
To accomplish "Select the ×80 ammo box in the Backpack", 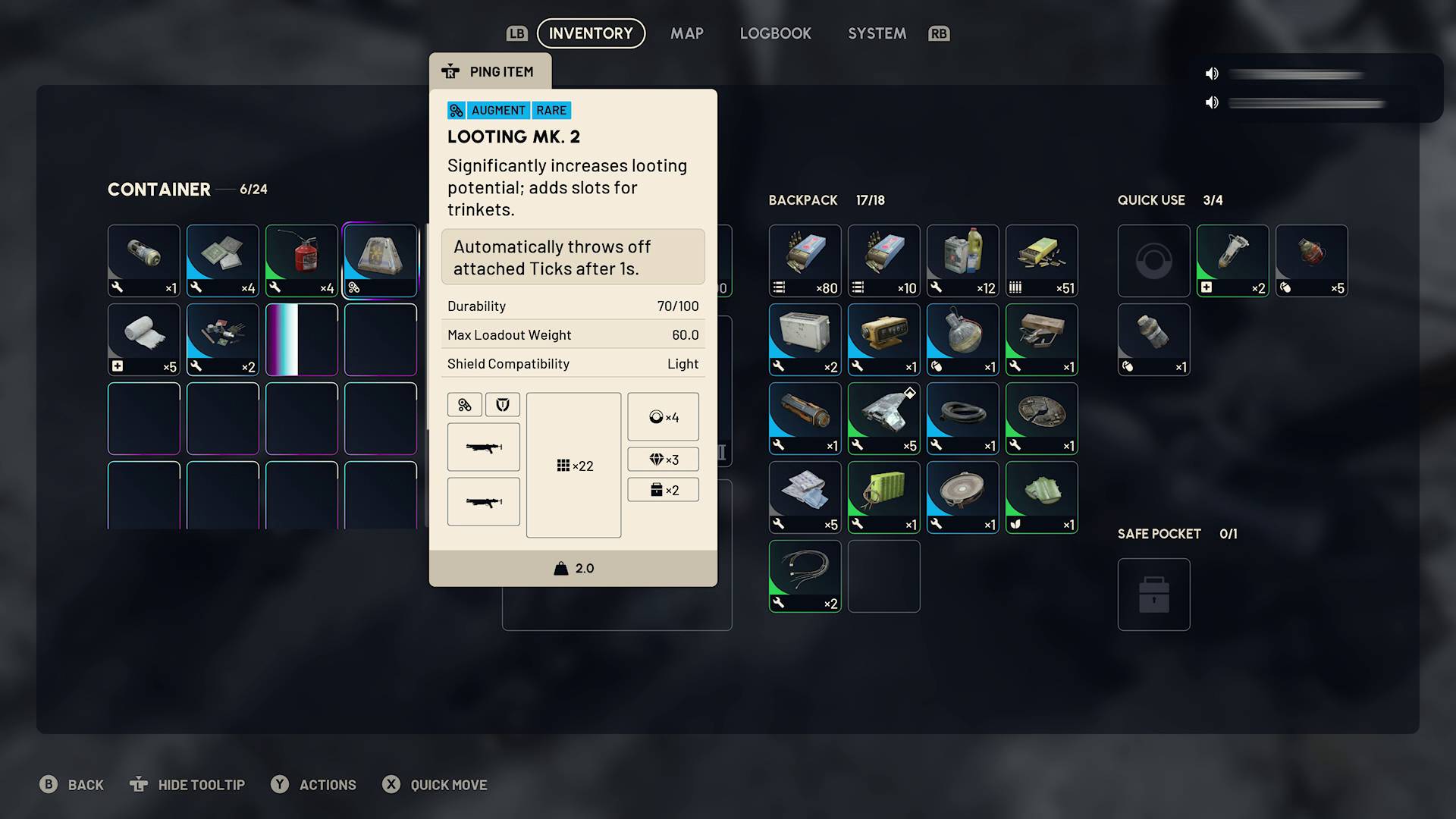I will coord(805,260).
